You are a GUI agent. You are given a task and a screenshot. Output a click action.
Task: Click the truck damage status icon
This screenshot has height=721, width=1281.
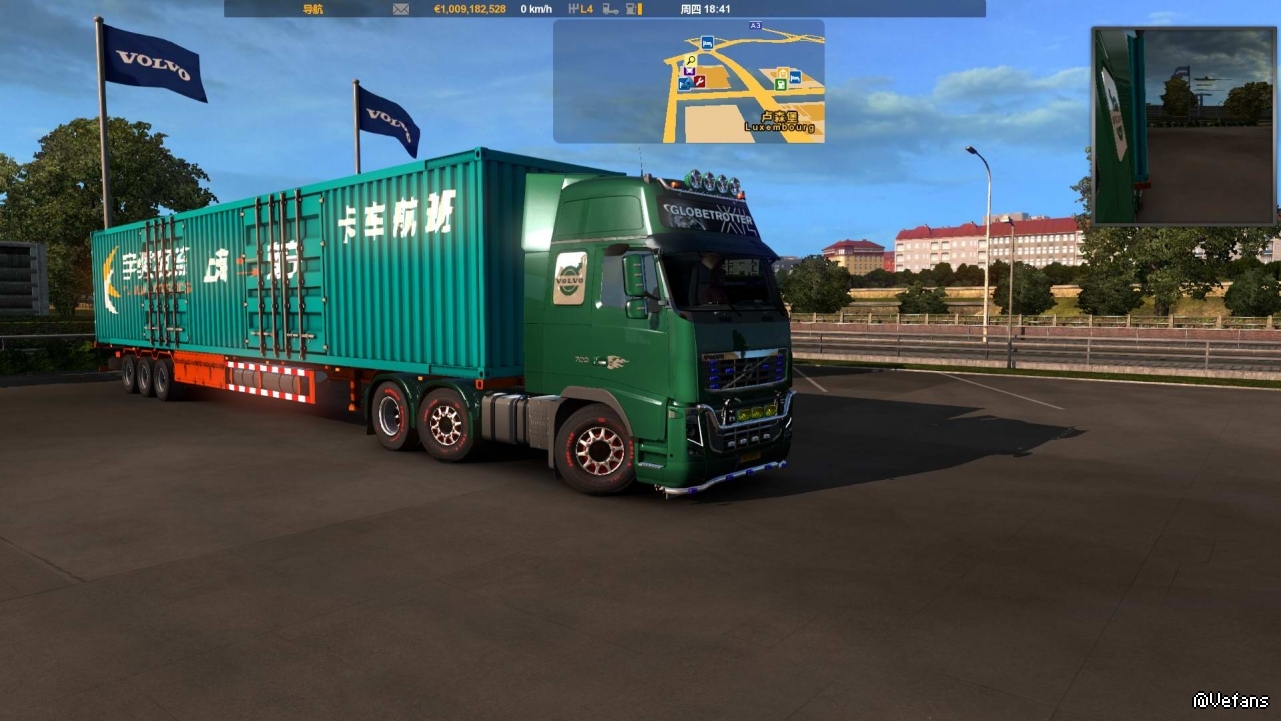click(610, 9)
